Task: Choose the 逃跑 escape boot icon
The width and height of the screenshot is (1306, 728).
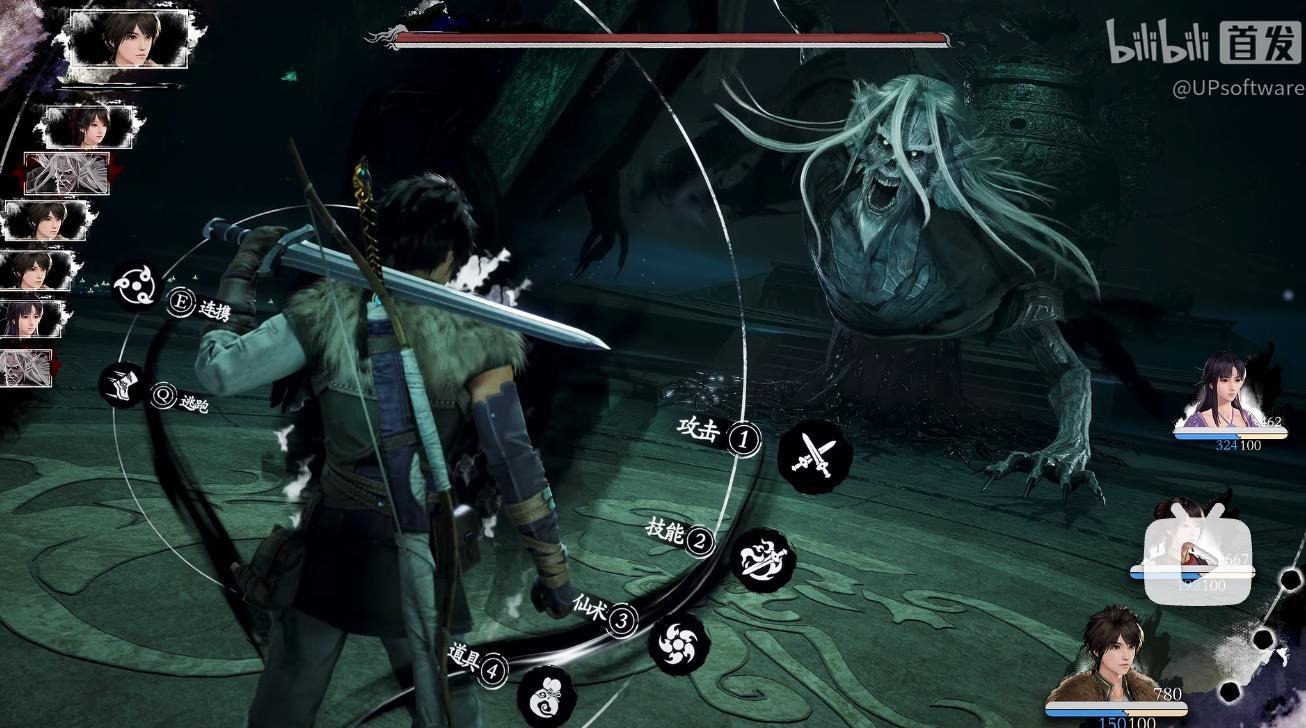Action: (122, 386)
